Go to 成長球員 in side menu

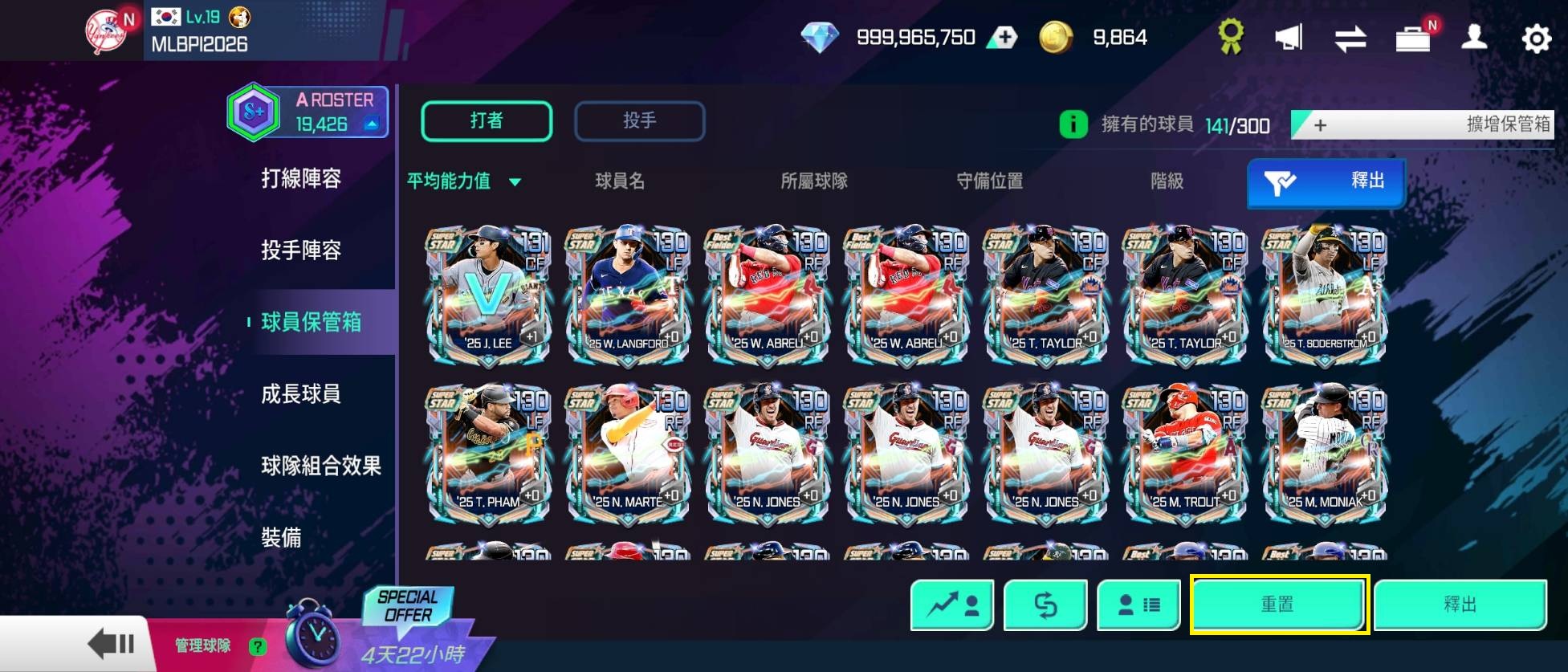coord(301,394)
